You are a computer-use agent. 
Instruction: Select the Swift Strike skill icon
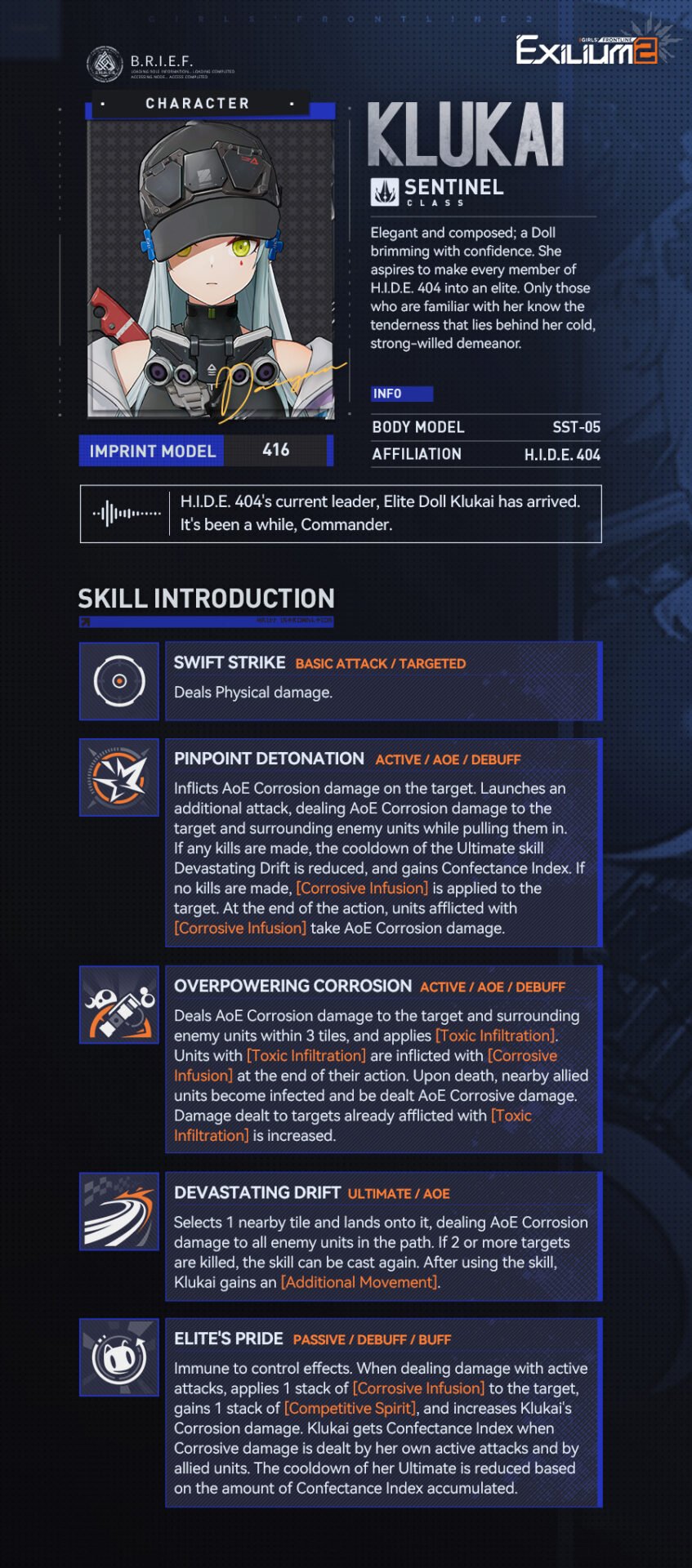[x=119, y=681]
